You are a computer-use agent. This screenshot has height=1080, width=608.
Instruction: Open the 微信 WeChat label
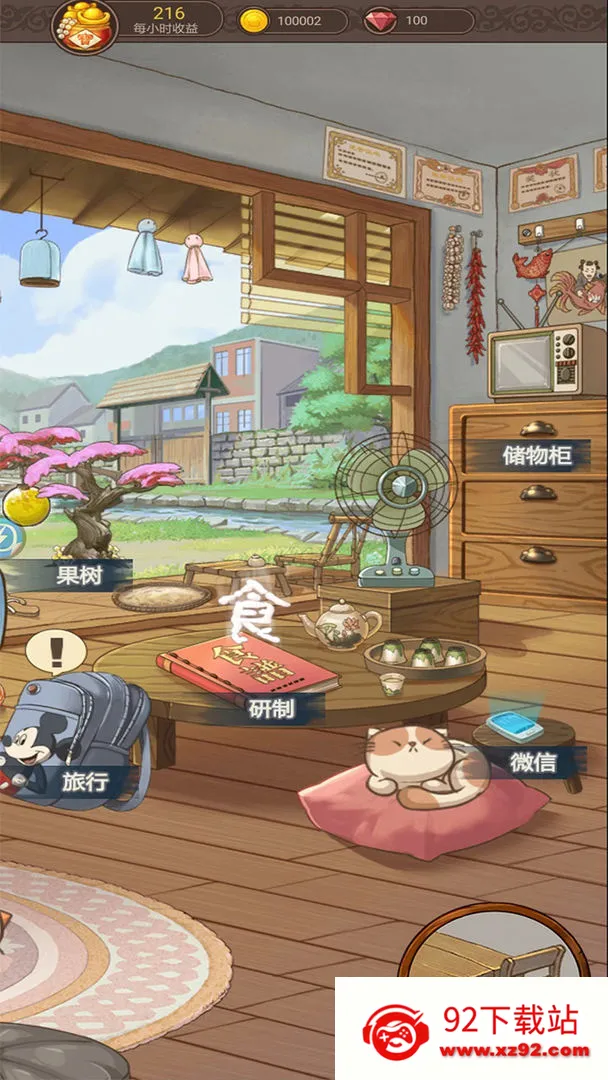click(533, 763)
